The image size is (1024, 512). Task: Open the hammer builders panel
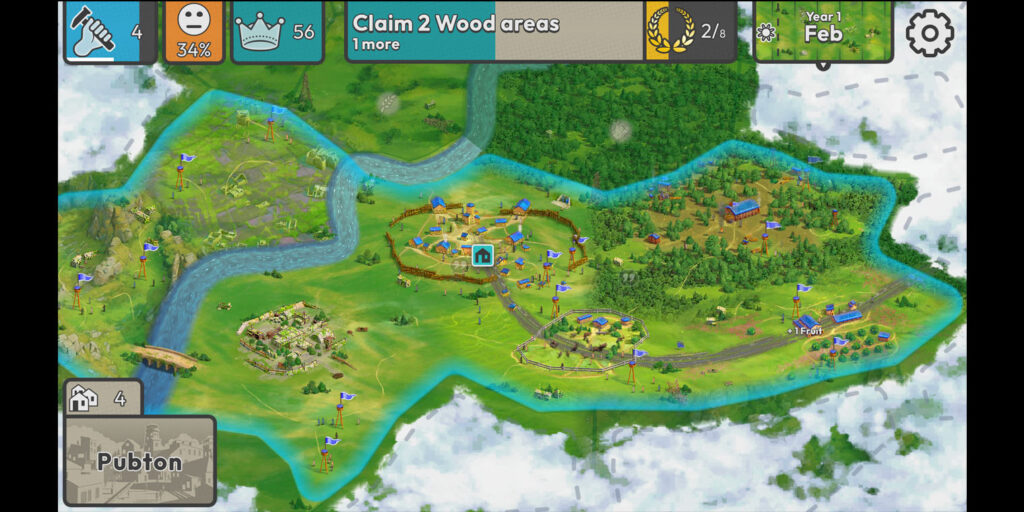click(x=110, y=31)
